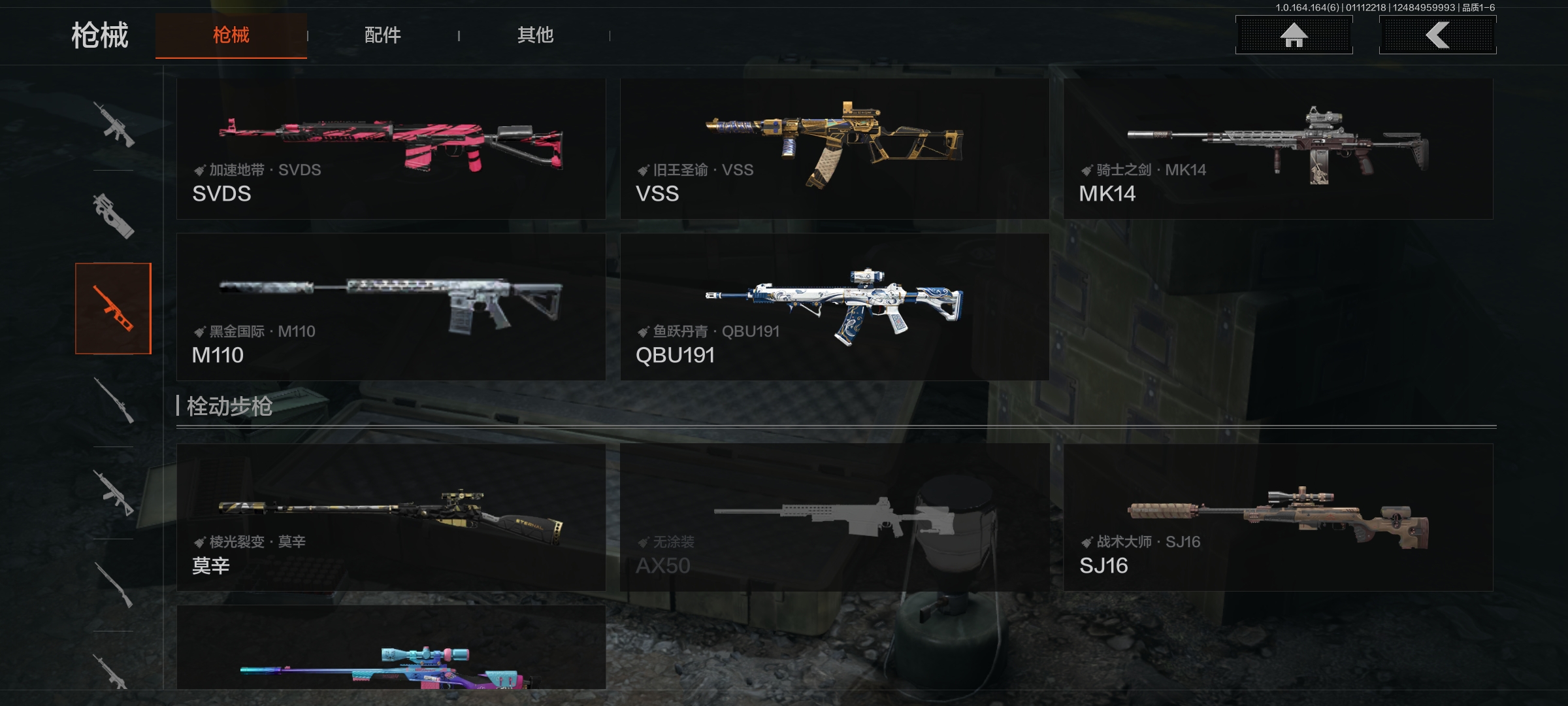
Task: Select the M110 weapon card
Action: [391, 307]
